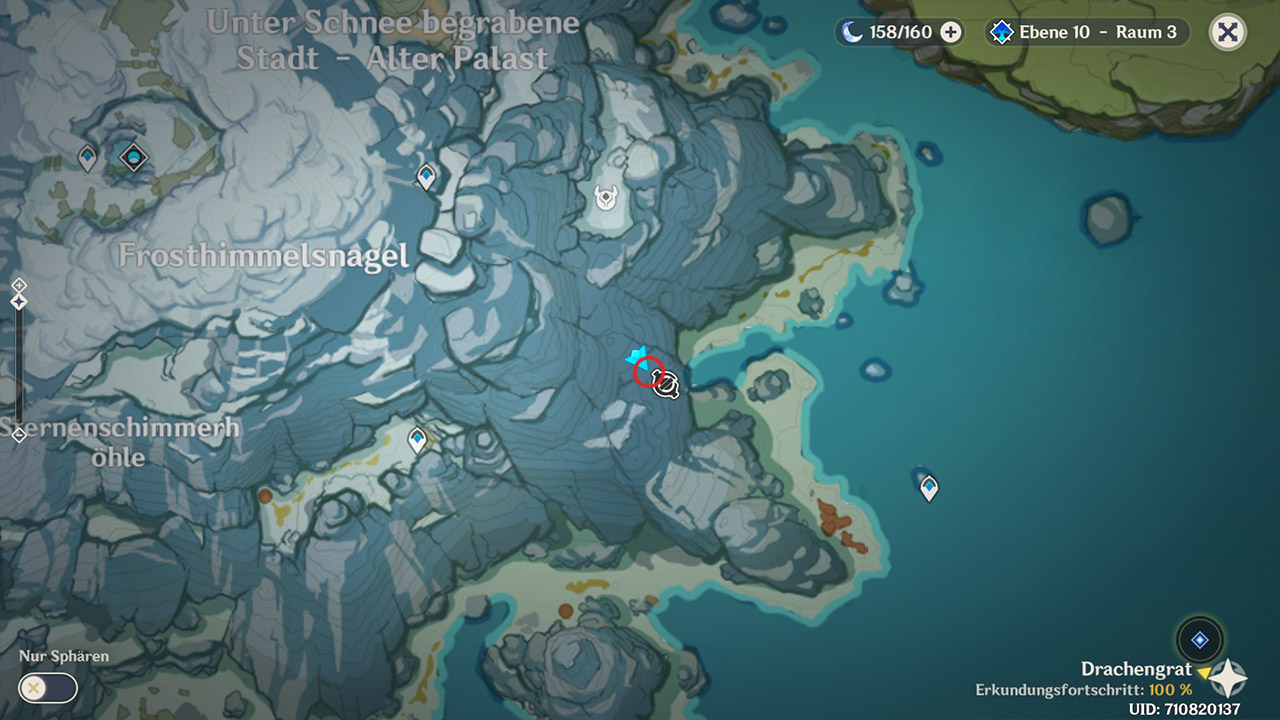Close the map screen
This screenshot has width=1280, height=720.
[x=1228, y=32]
